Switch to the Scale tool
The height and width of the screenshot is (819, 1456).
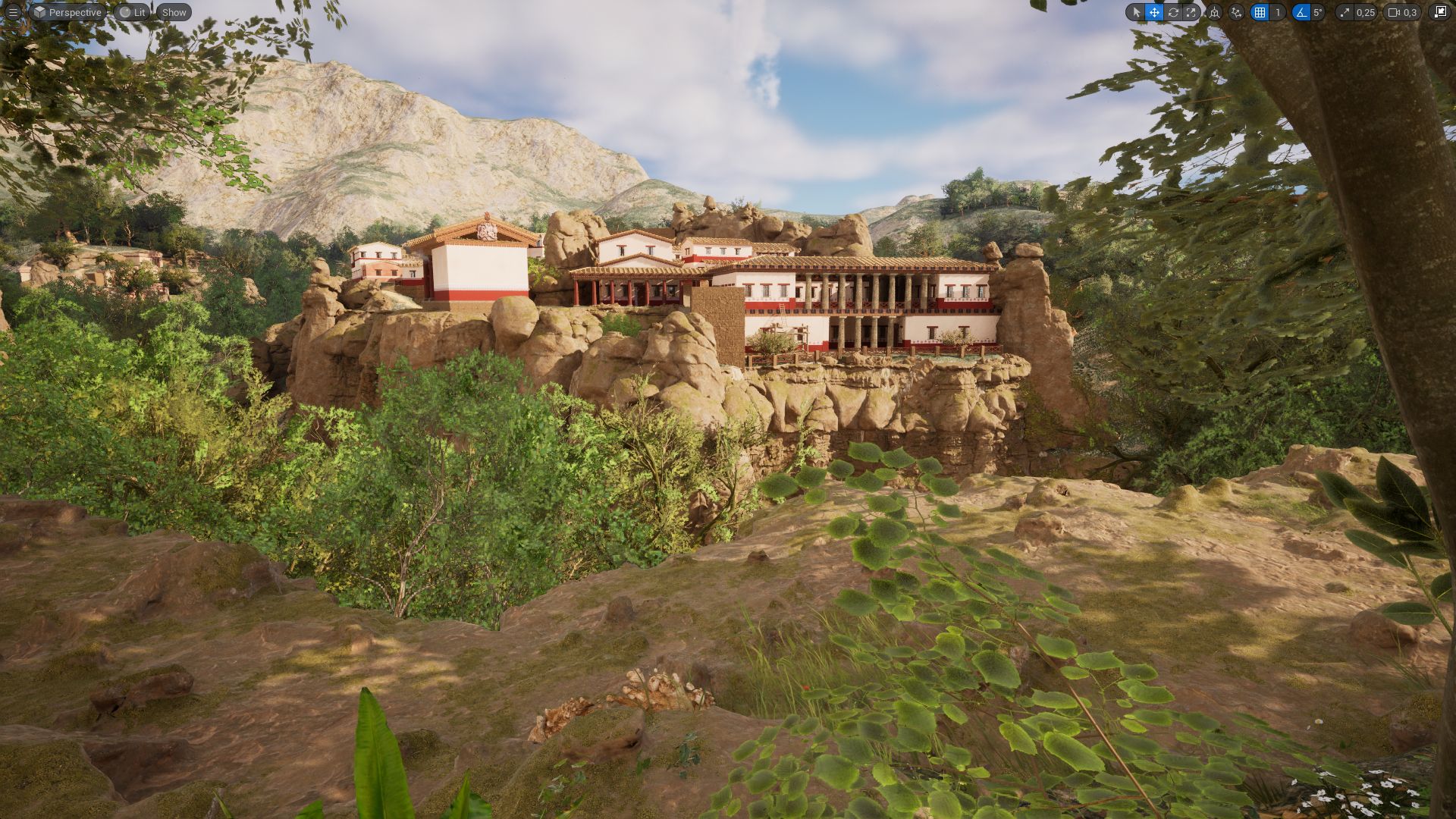(1191, 12)
